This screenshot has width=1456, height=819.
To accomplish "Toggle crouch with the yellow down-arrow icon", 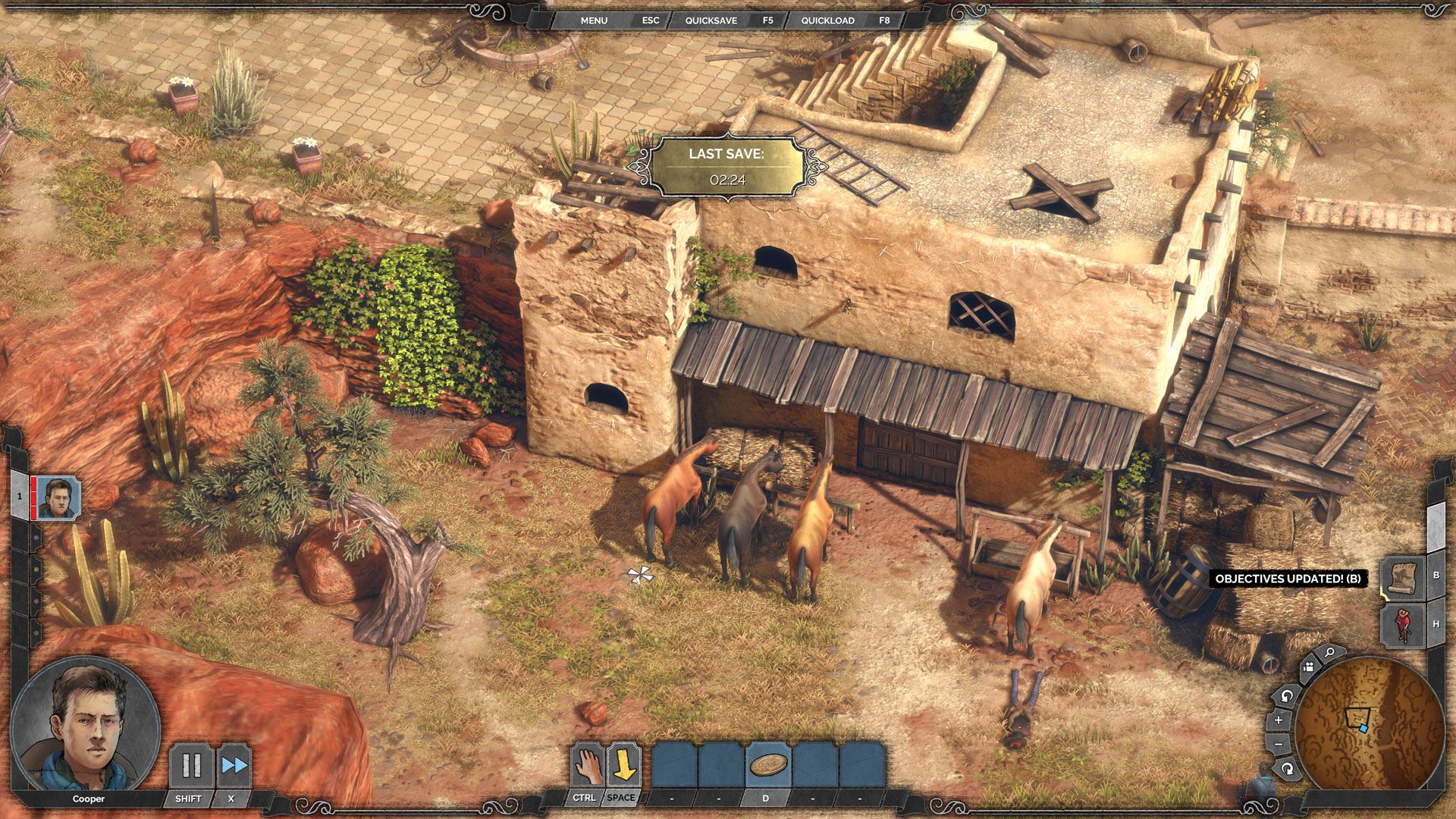I will [x=623, y=764].
